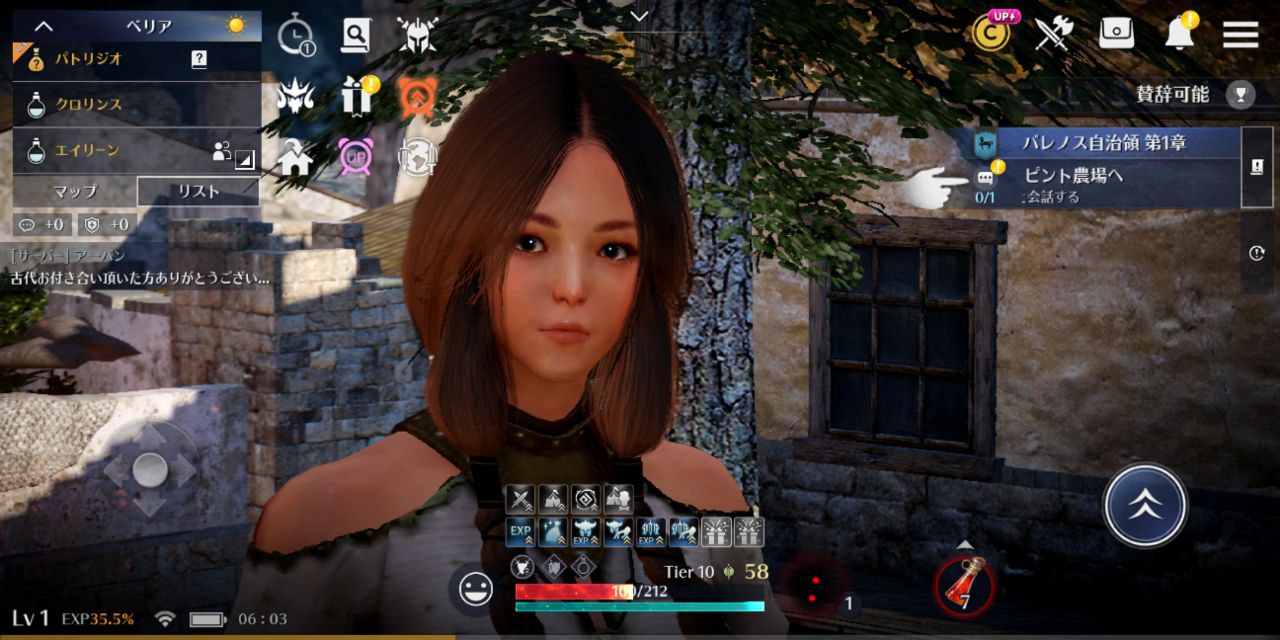Open the hamburger main menu

pyautogui.click(x=1240, y=34)
